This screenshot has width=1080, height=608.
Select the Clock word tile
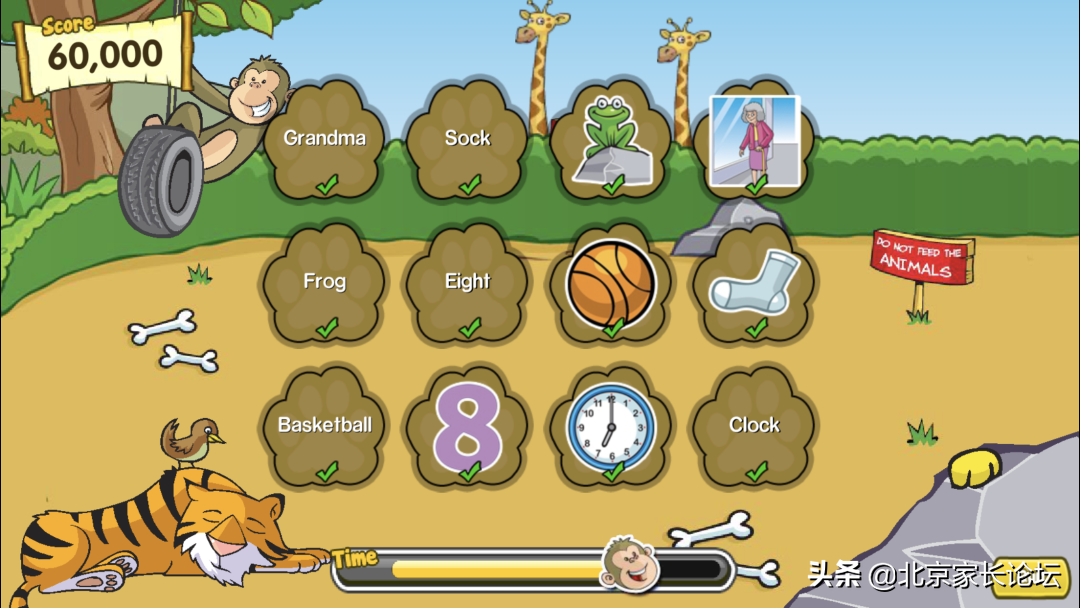click(x=754, y=428)
